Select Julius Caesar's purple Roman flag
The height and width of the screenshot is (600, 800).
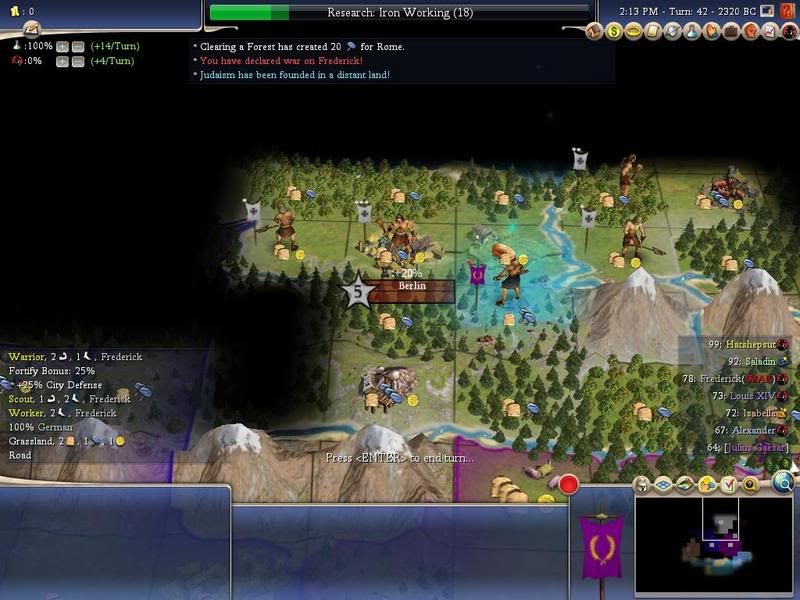601,543
